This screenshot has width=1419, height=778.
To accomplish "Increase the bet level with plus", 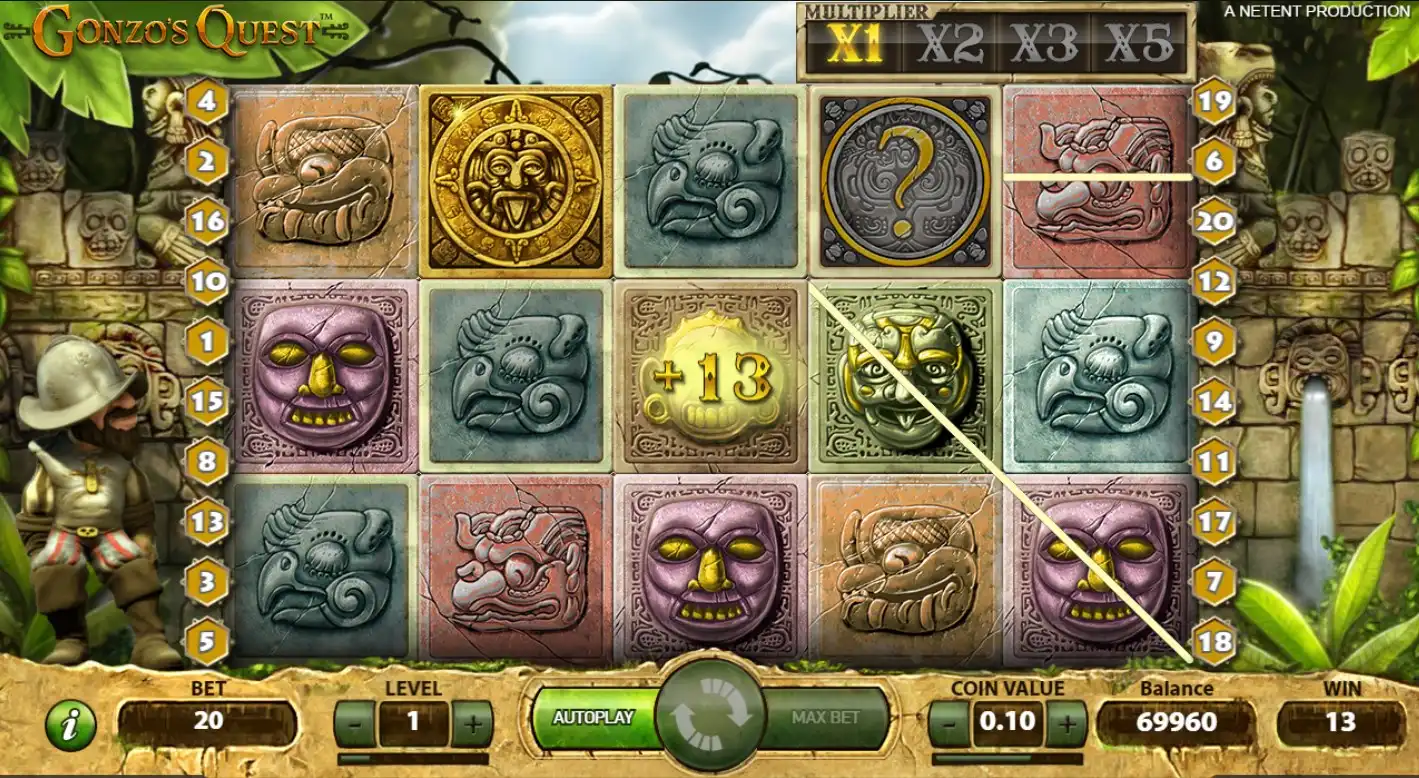I will (472, 720).
